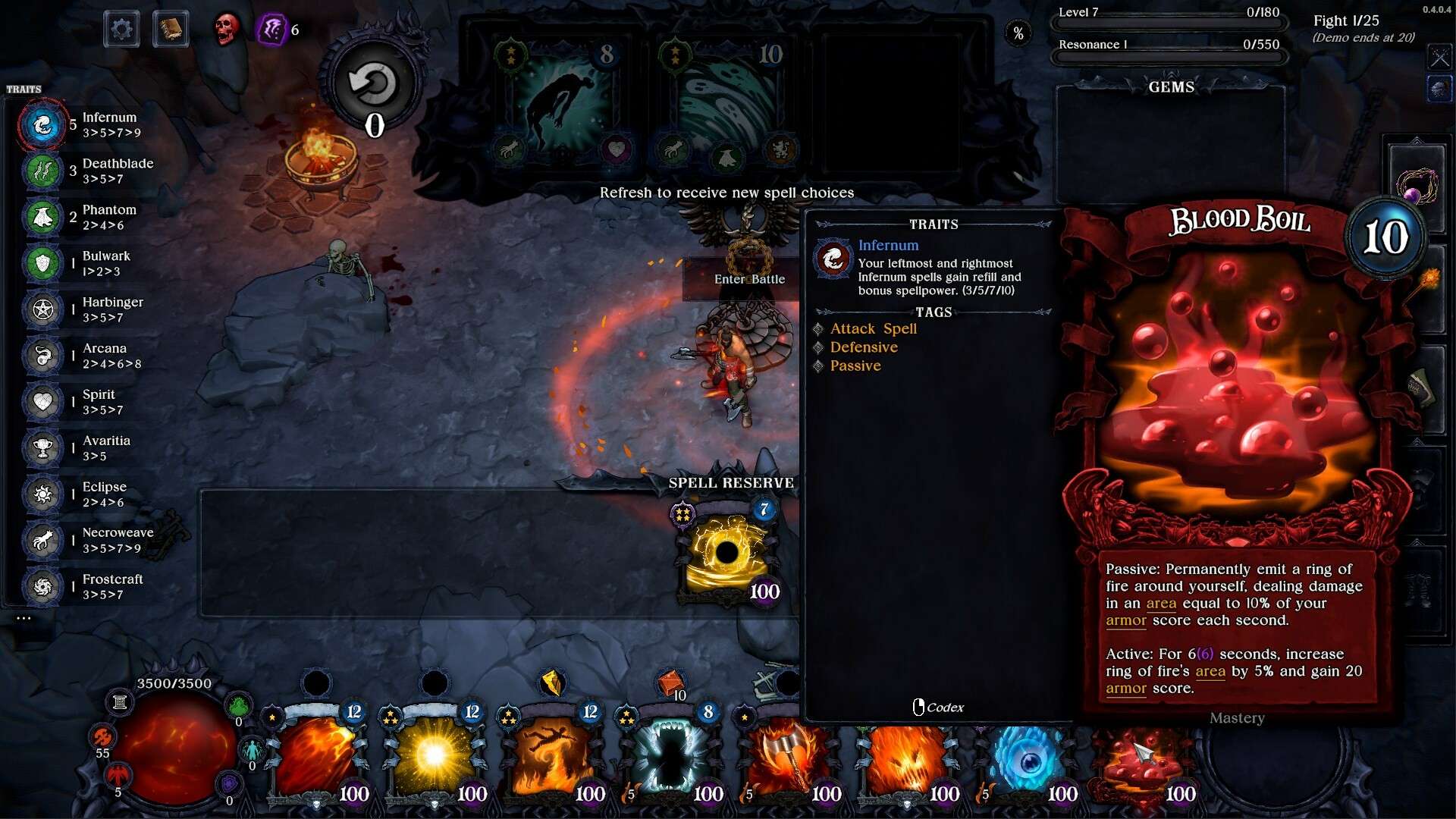Click the red skull icon

pyautogui.click(x=226, y=30)
